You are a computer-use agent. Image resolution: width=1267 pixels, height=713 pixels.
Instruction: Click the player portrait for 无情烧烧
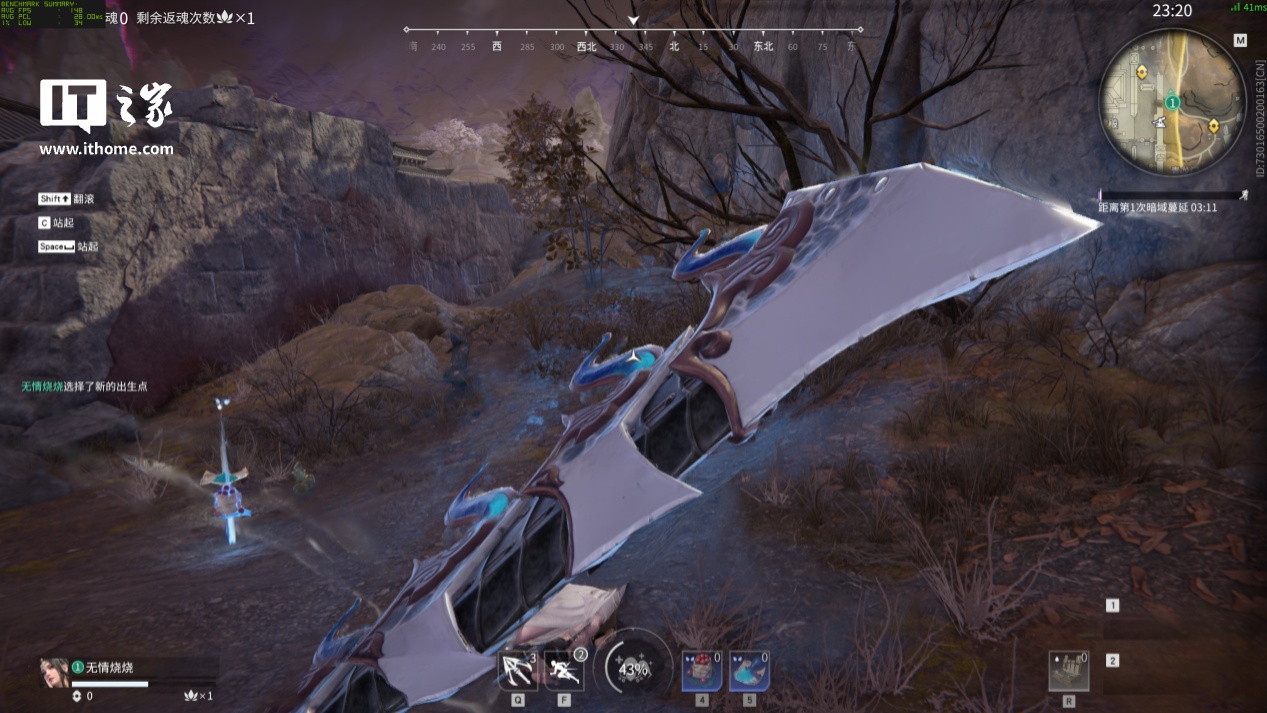pos(53,672)
